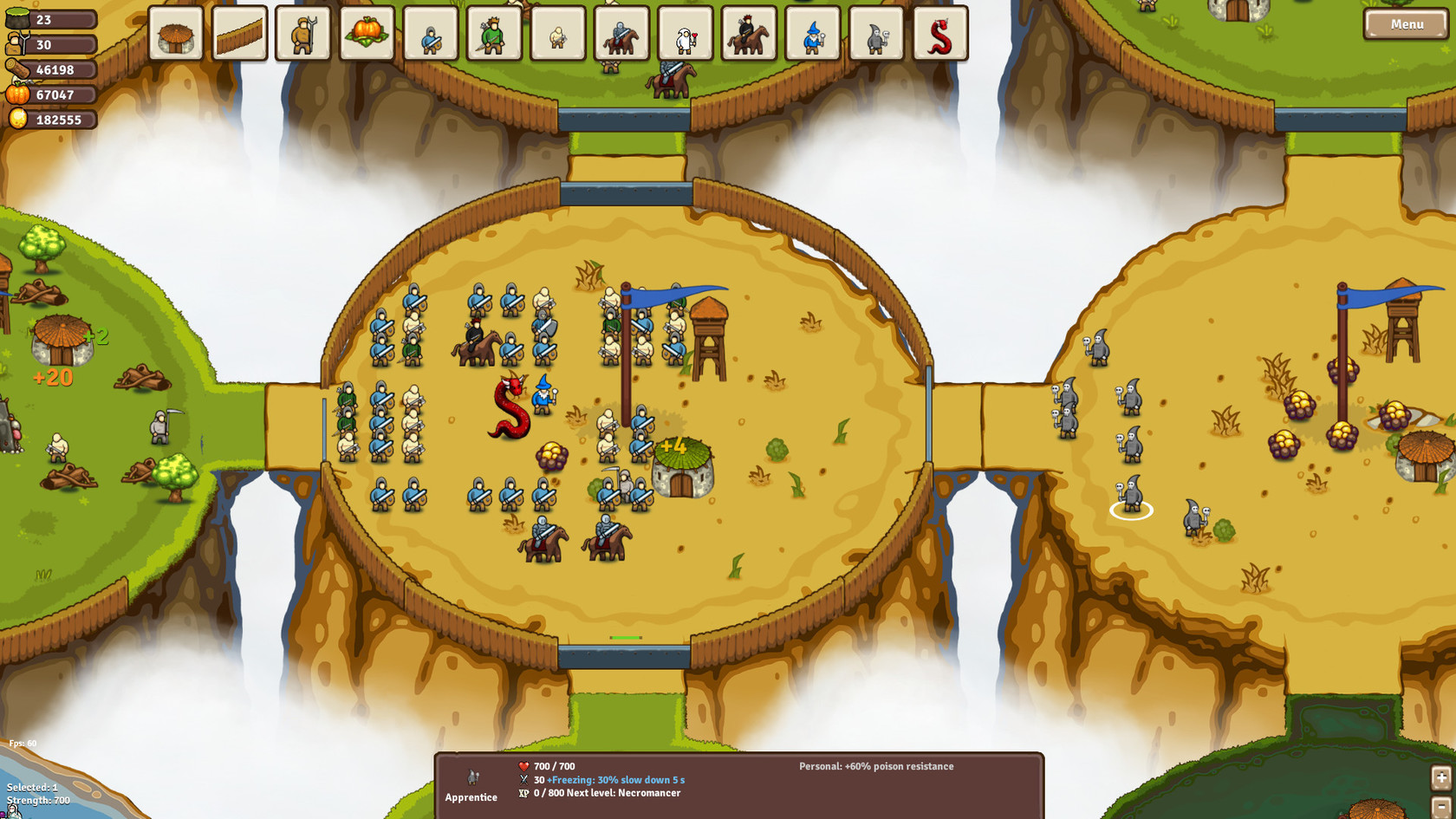The image size is (1456, 819).
Task: Select the villager training icon
Action: pos(303,35)
